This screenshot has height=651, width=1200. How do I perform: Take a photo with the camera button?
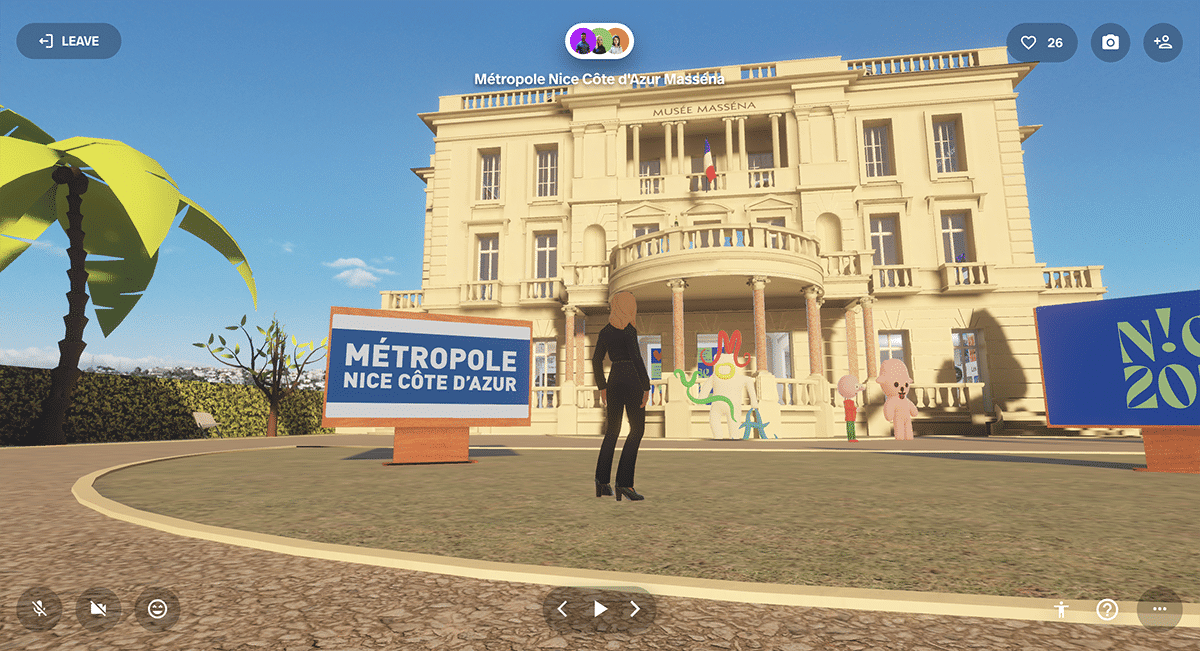click(x=1110, y=43)
